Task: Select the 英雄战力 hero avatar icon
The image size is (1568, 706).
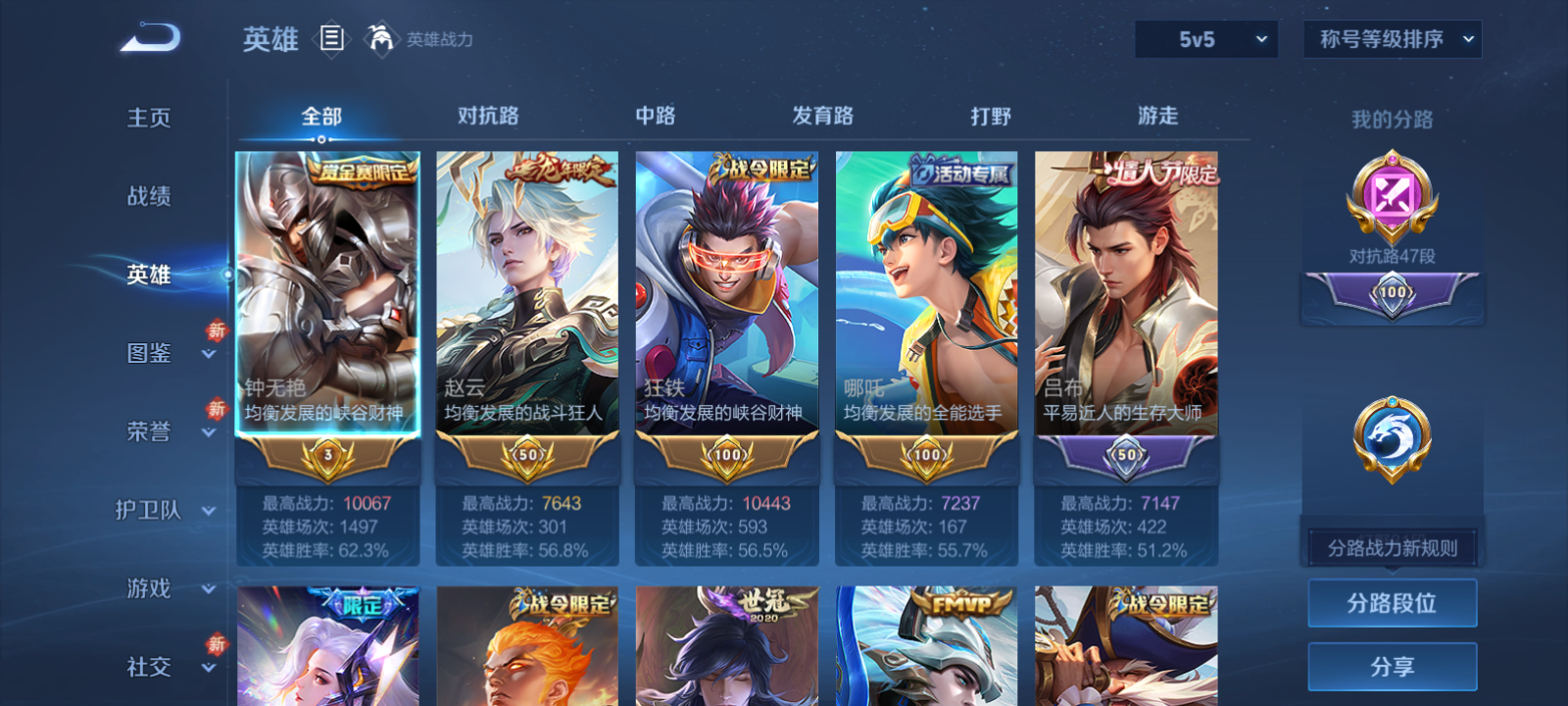Action: point(383,40)
